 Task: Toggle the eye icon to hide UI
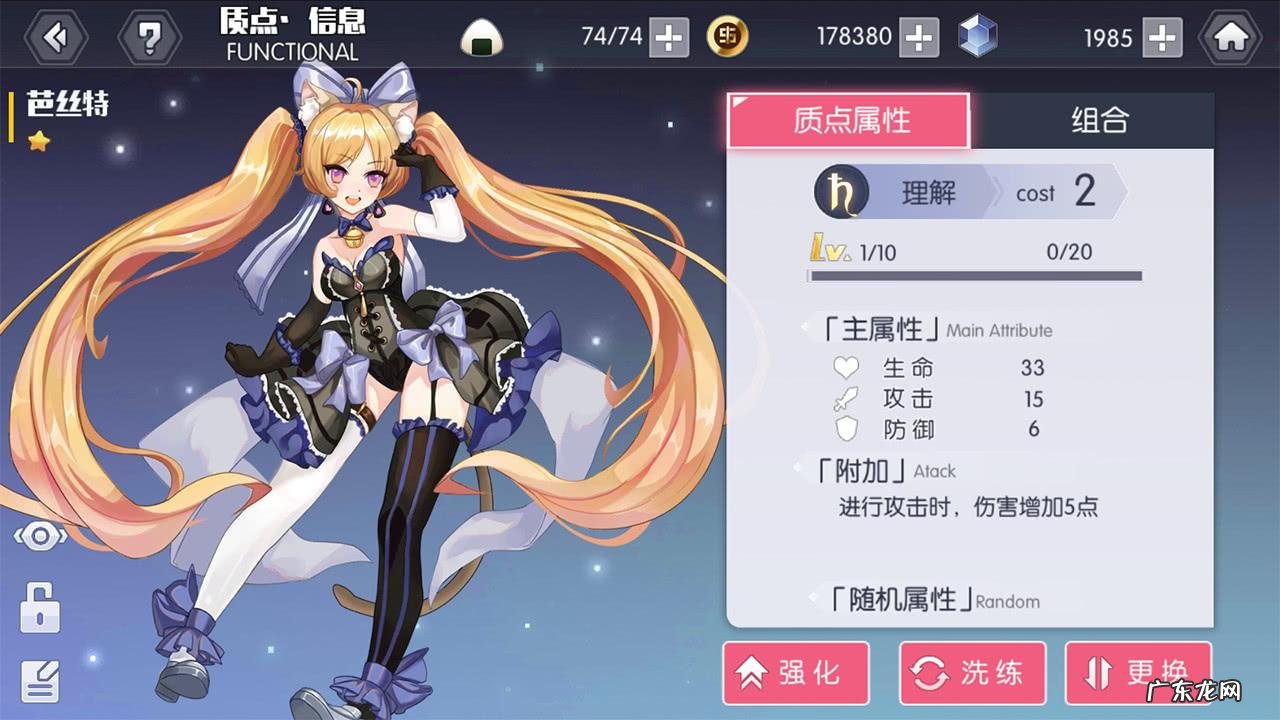coord(38,537)
